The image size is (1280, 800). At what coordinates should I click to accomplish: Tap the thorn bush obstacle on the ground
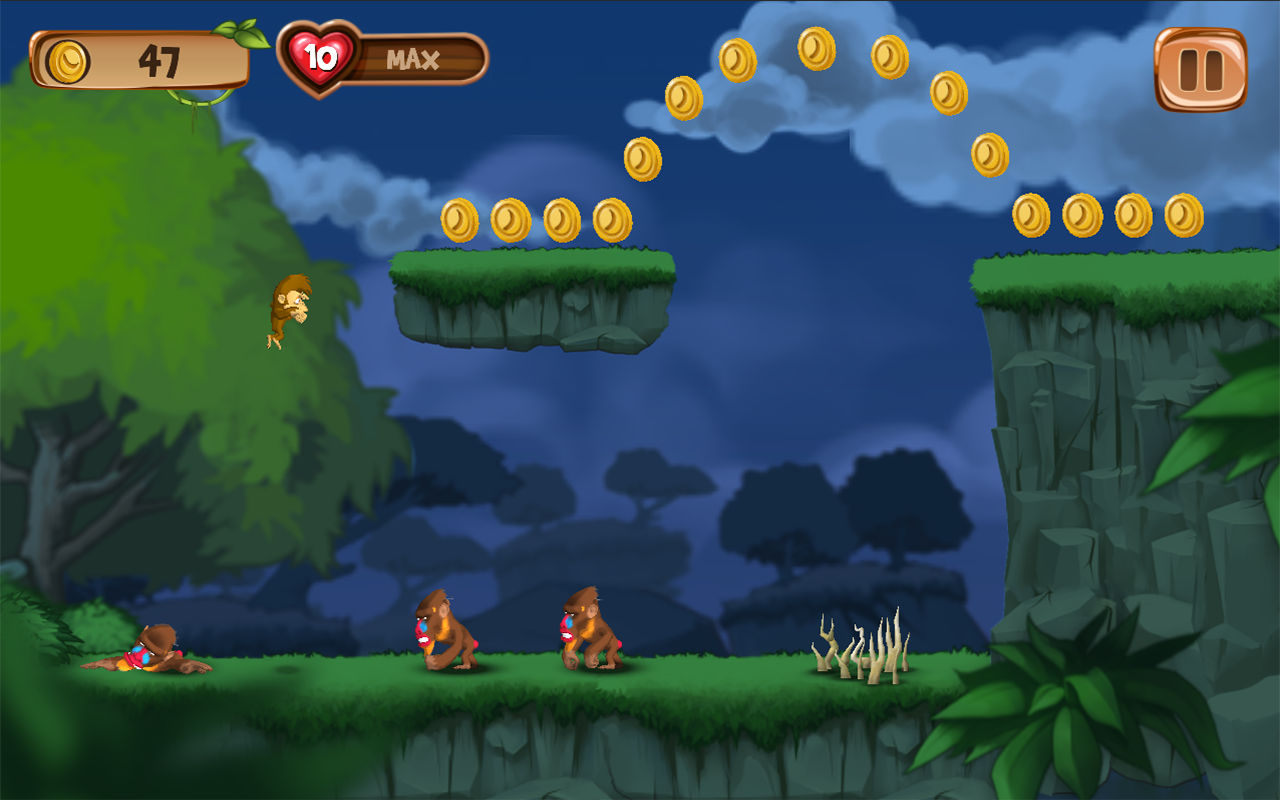[x=862, y=648]
